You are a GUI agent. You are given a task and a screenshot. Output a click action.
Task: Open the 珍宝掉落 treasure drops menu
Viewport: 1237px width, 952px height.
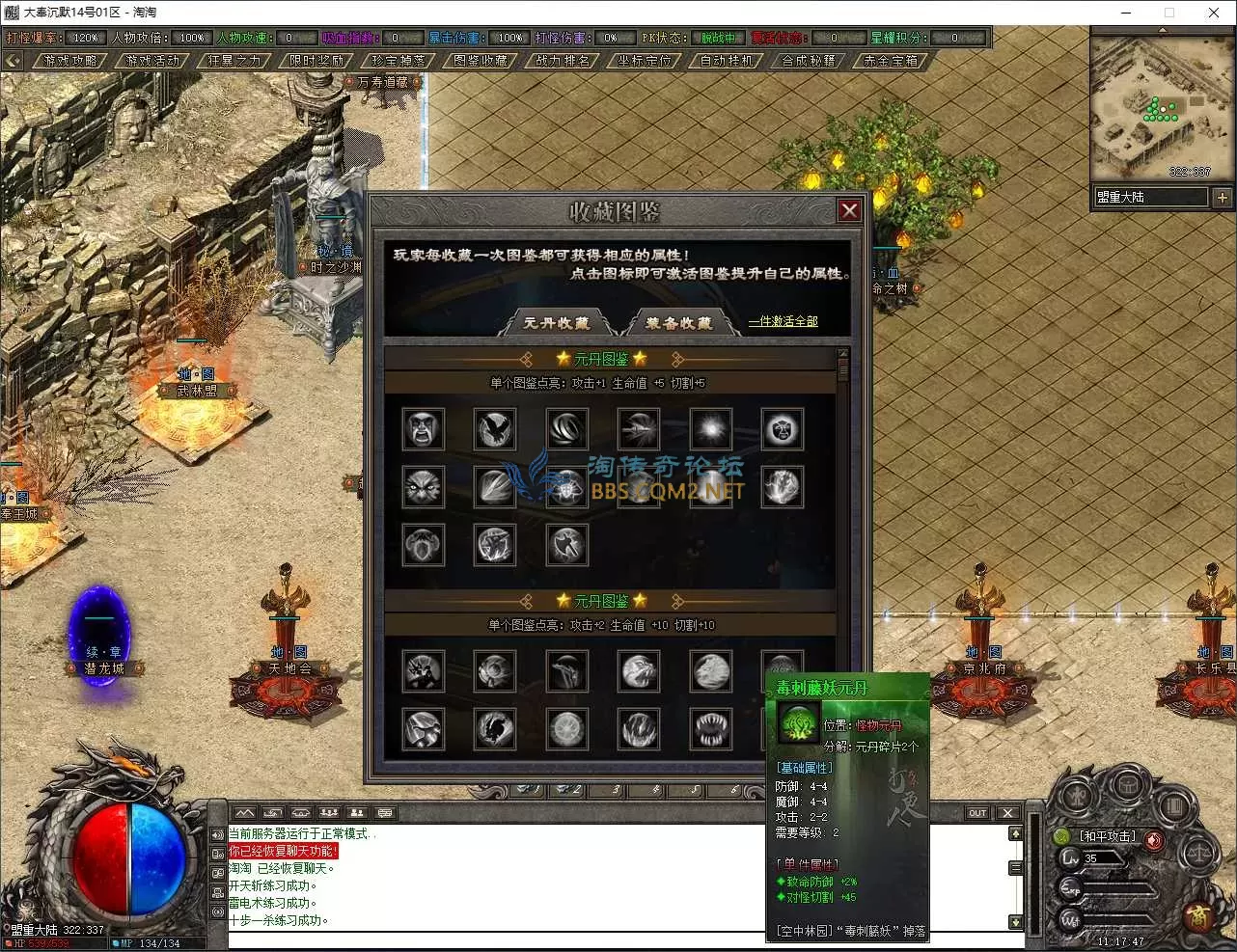coord(399,60)
